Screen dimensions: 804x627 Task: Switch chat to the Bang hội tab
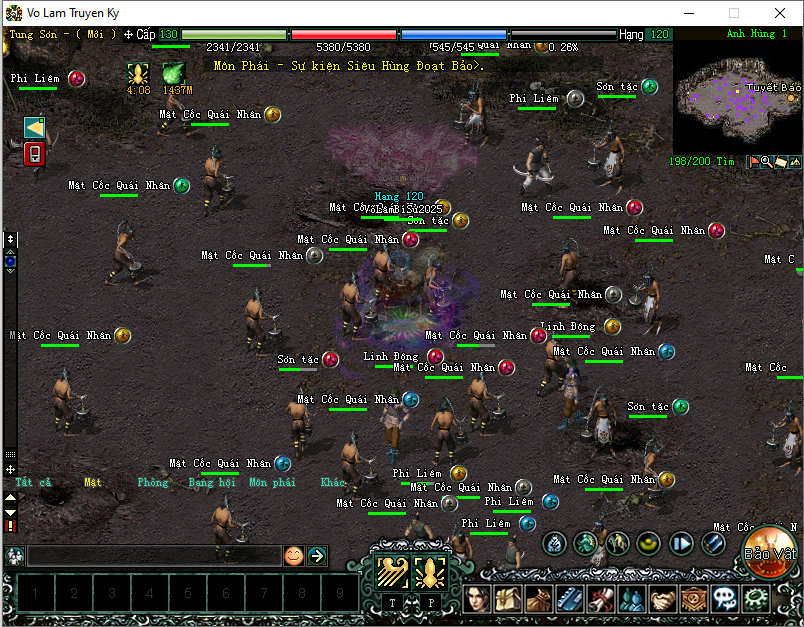click(x=209, y=482)
